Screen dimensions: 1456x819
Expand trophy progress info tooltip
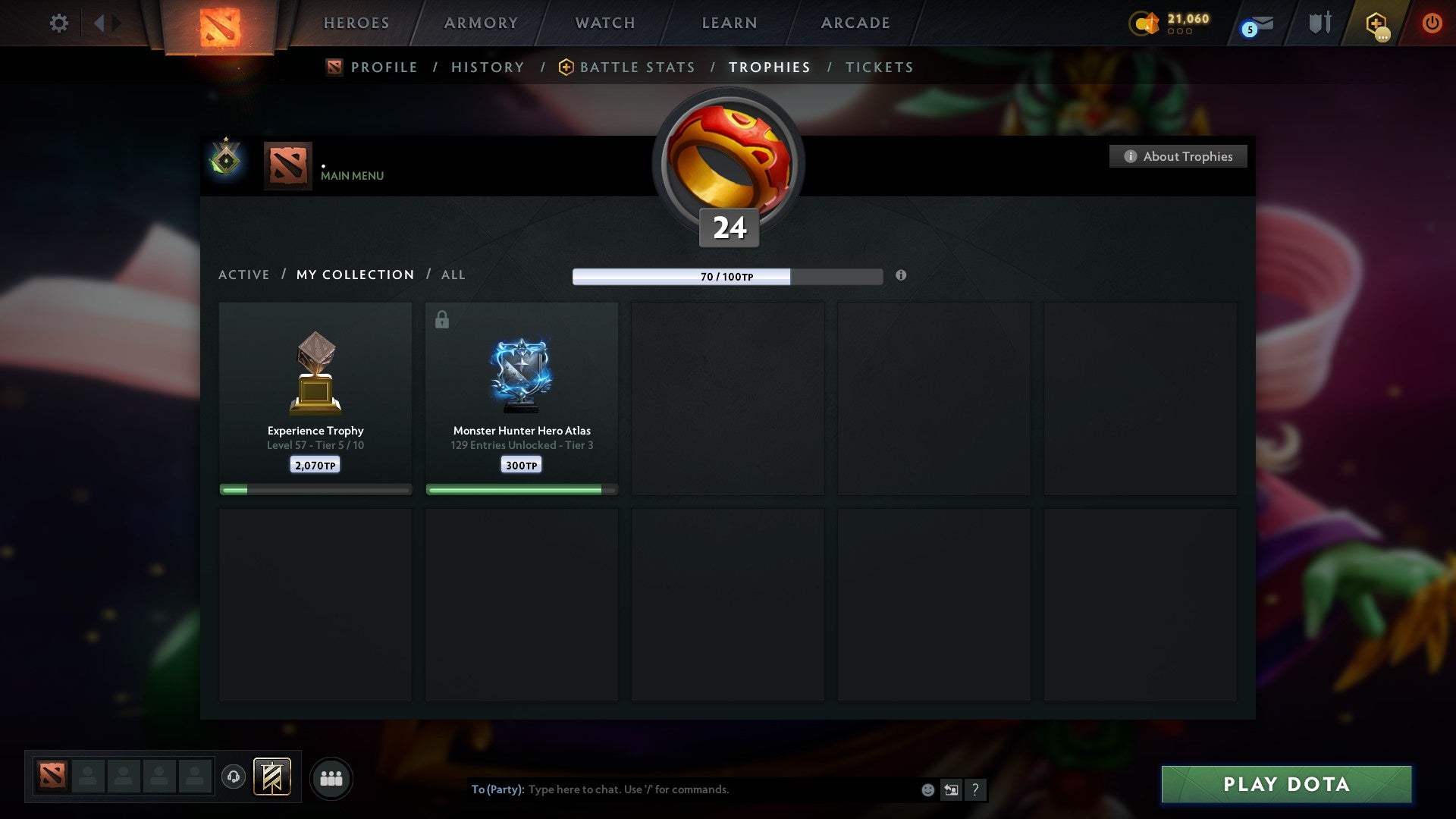[x=901, y=277]
